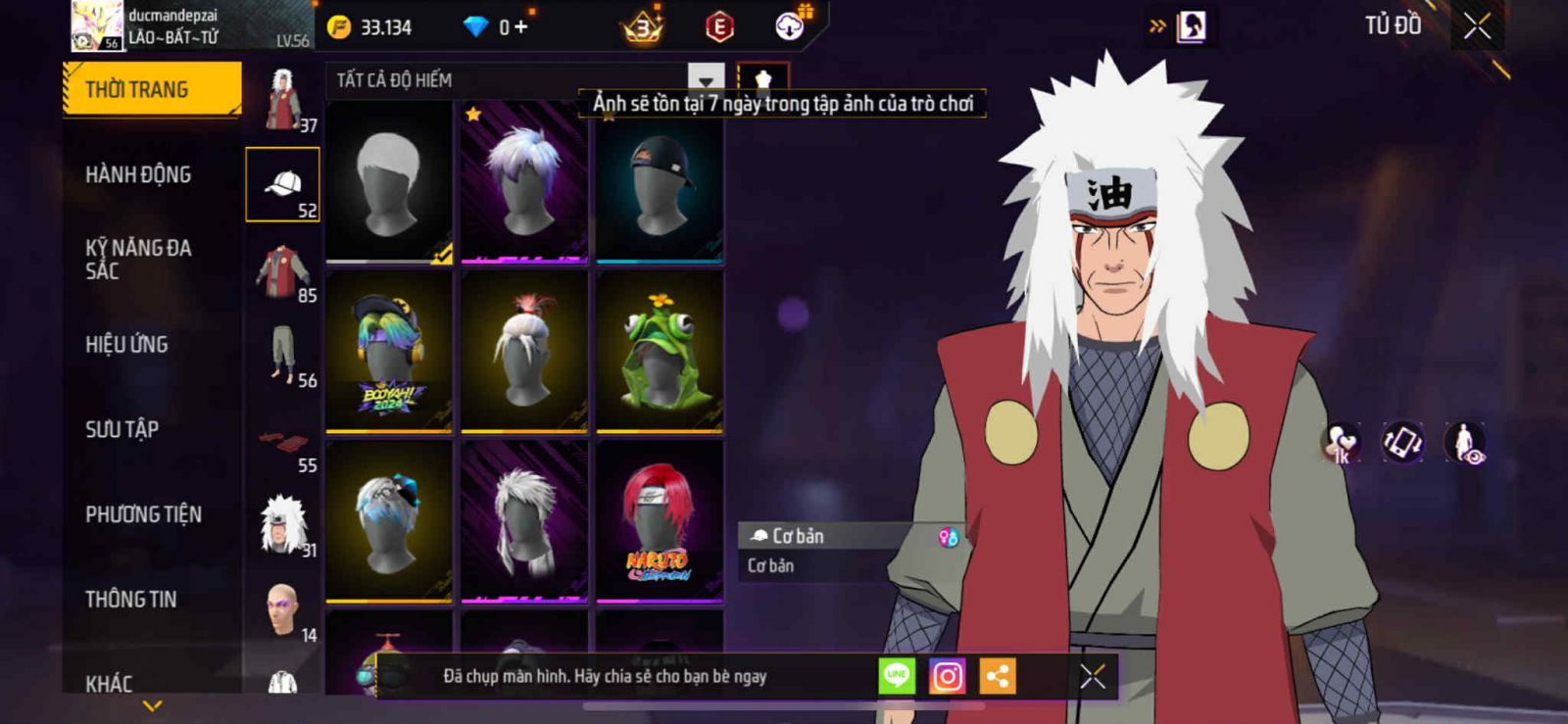This screenshot has width=1568, height=724.
Task: Open the SƯU TẬP tab
Action: click(122, 429)
